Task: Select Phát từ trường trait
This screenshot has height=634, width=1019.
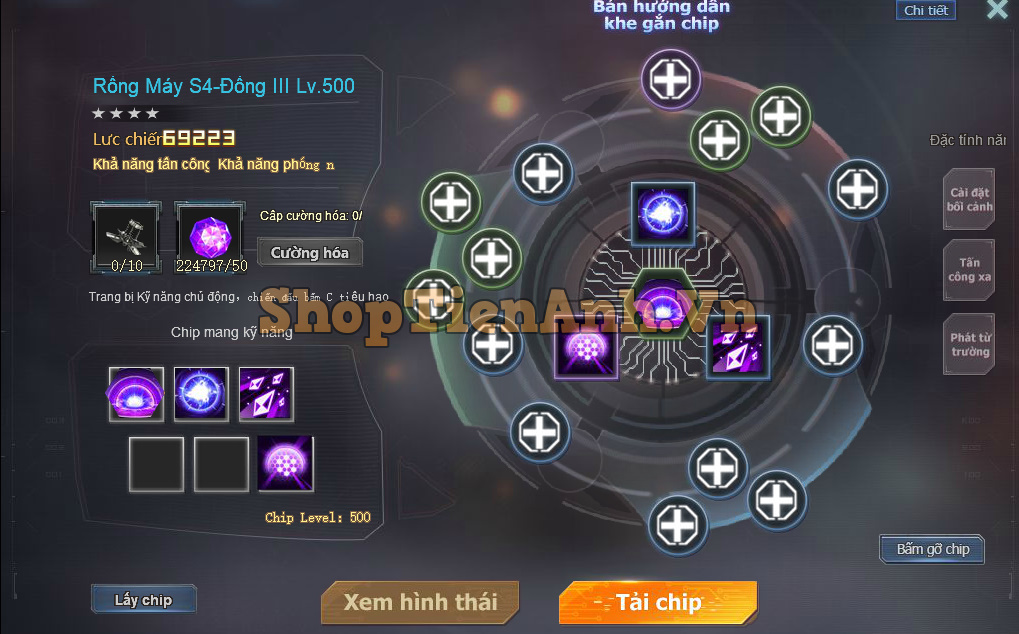Action: [x=969, y=345]
